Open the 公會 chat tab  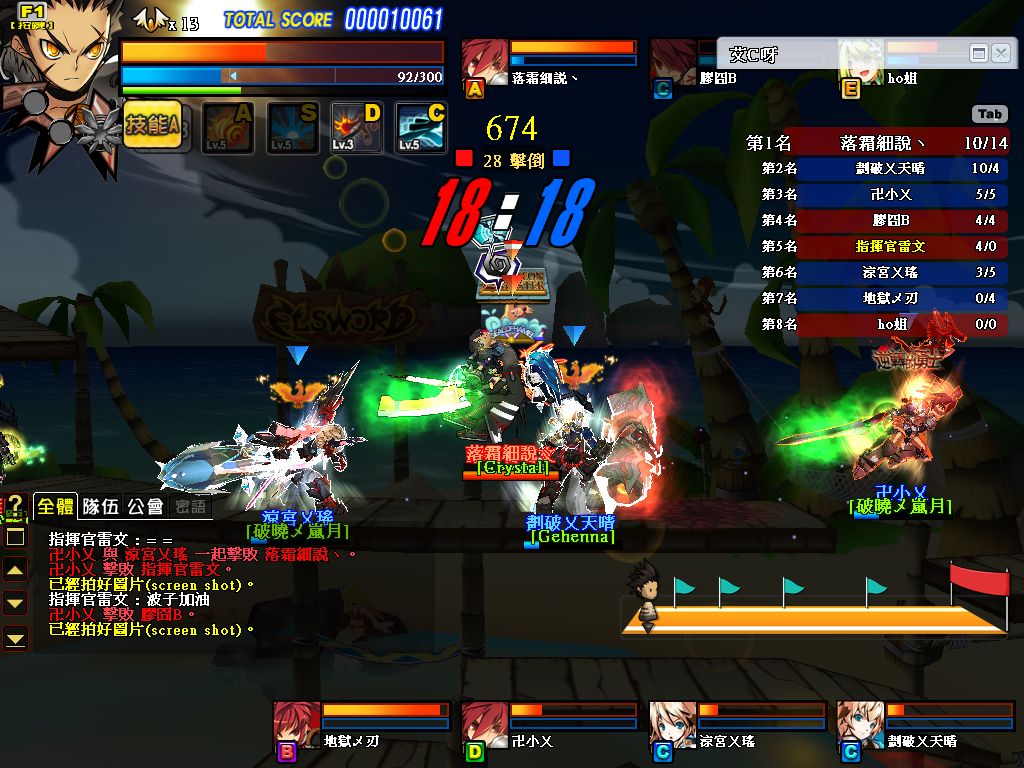coord(144,507)
